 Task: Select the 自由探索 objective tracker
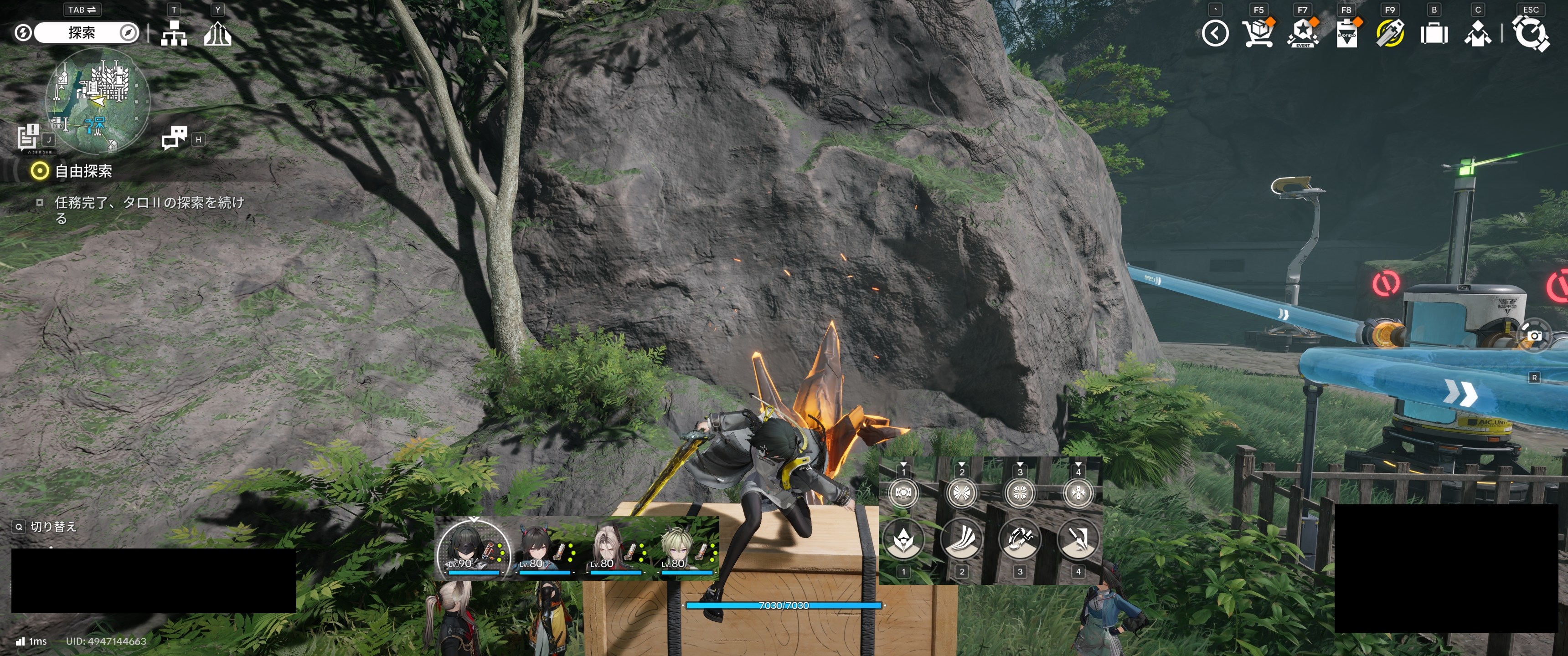tap(83, 171)
